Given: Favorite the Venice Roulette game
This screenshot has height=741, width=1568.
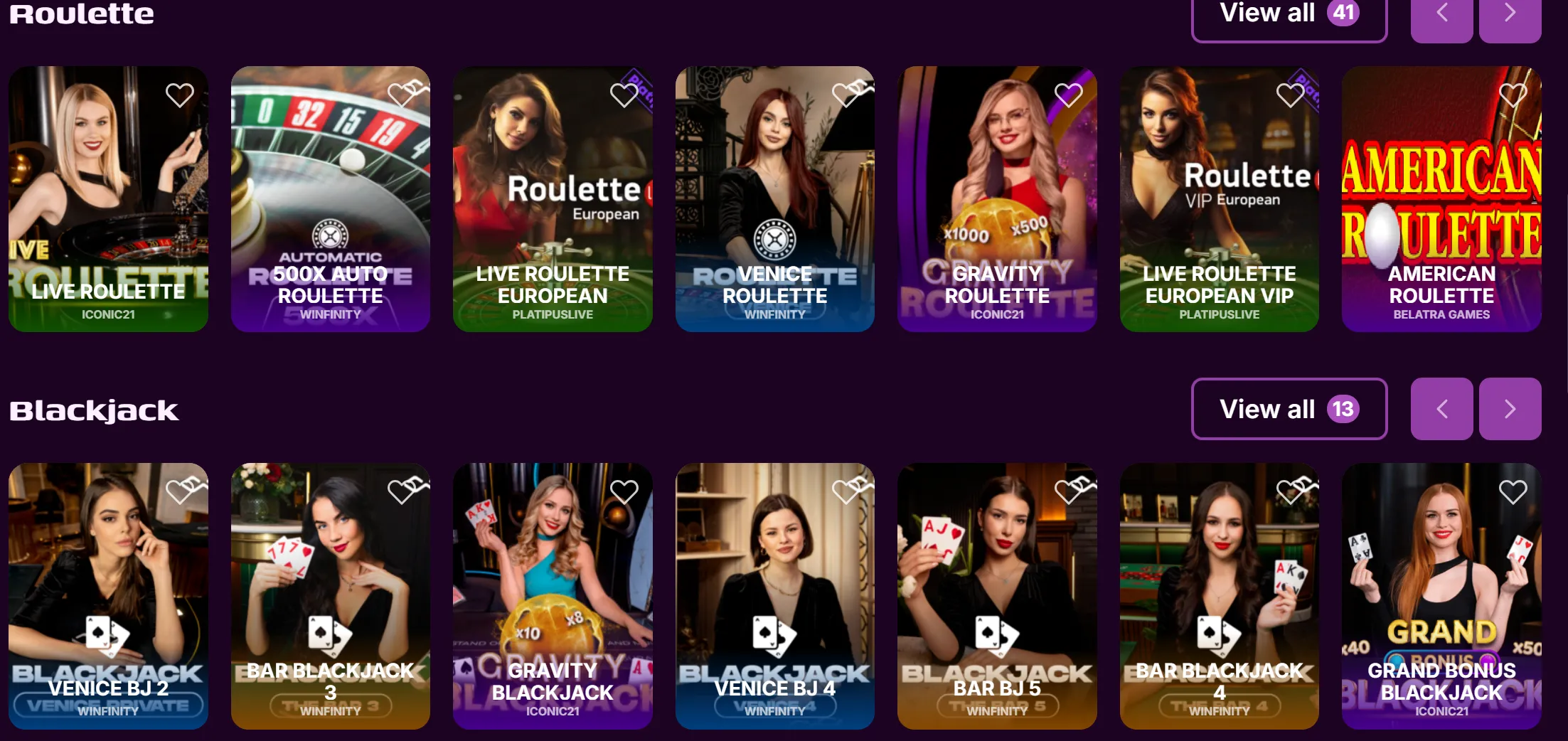Looking at the screenshot, I should tap(846, 94).
